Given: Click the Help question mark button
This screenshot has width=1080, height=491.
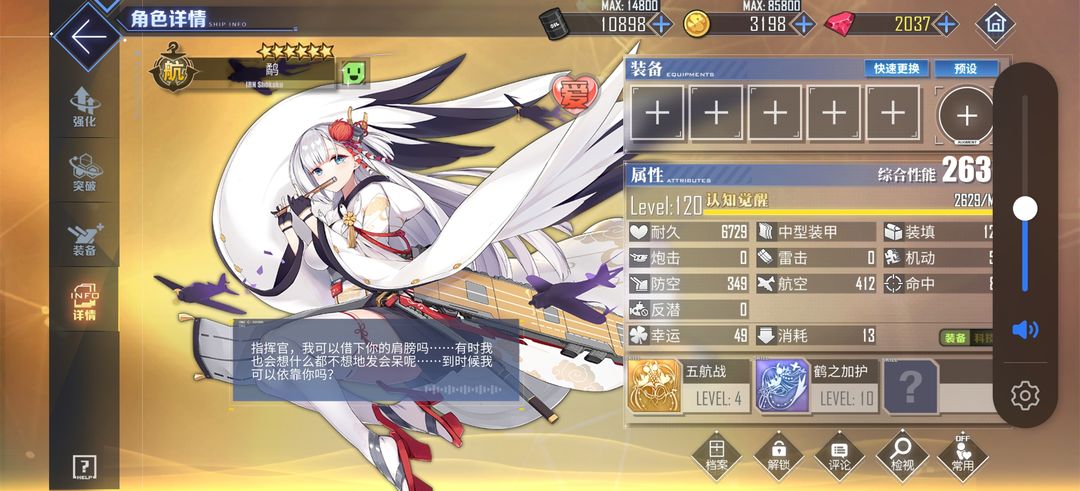Looking at the screenshot, I should point(84,466).
